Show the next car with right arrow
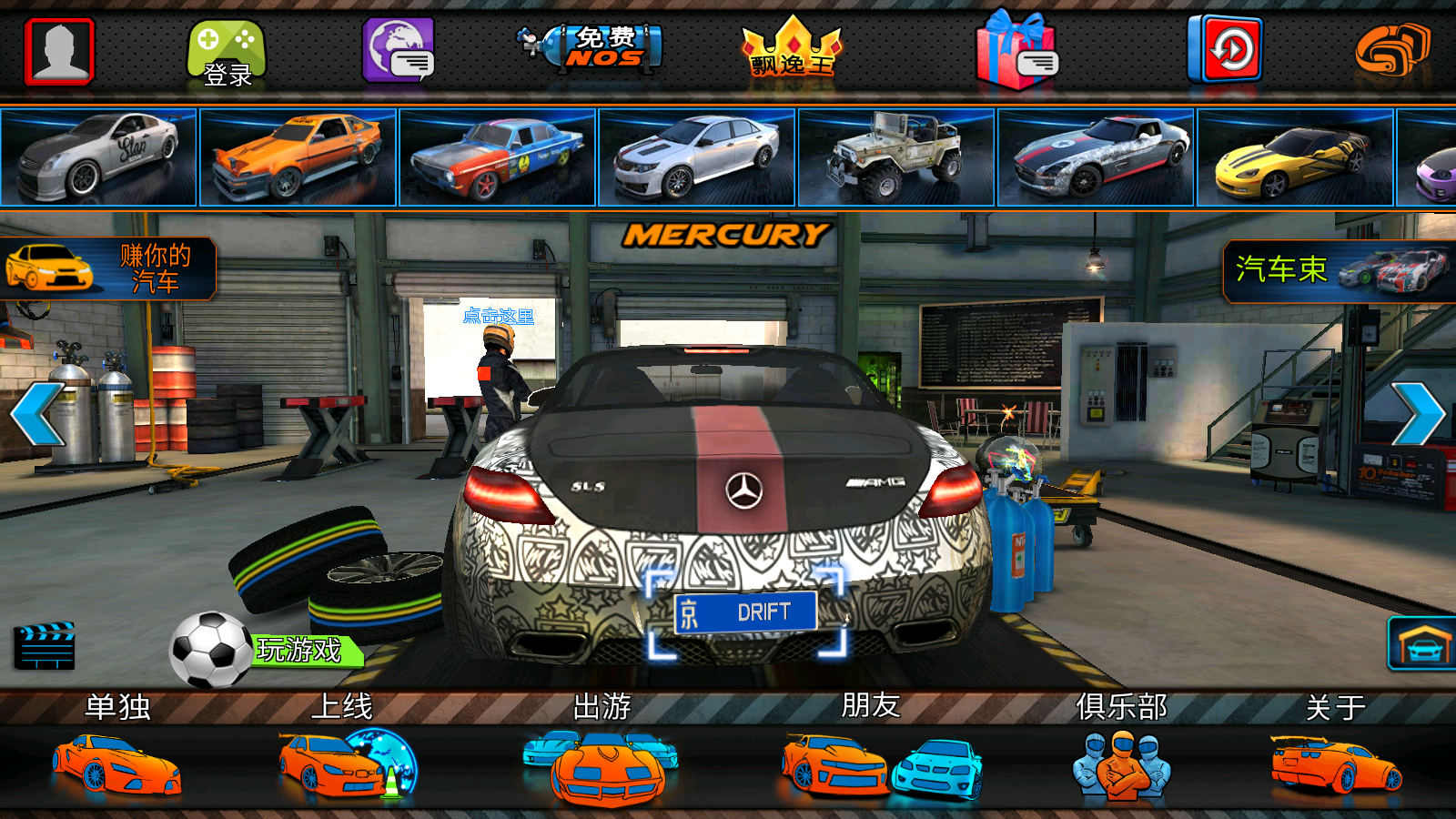1456x819 pixels. (x=1418, y=414)
